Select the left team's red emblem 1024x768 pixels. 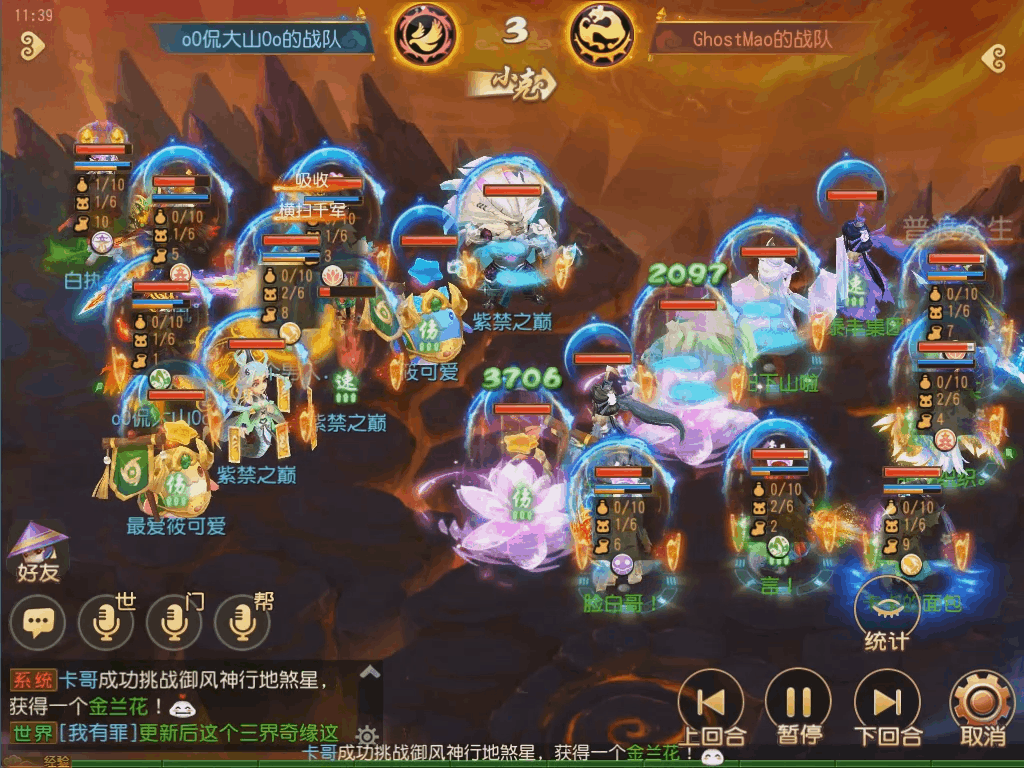tap(425, 35)
